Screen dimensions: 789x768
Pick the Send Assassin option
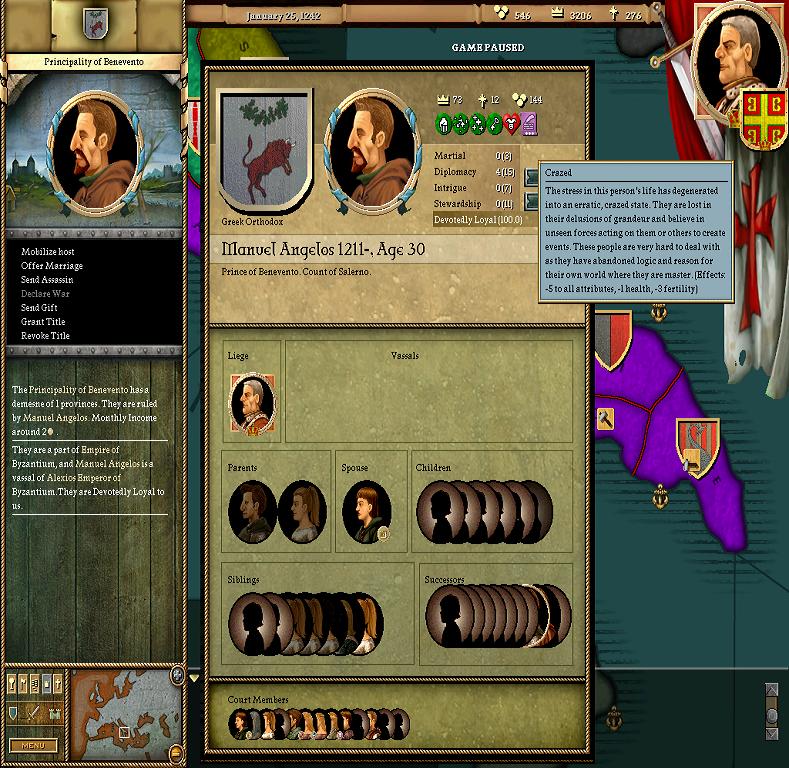(48, 280)
